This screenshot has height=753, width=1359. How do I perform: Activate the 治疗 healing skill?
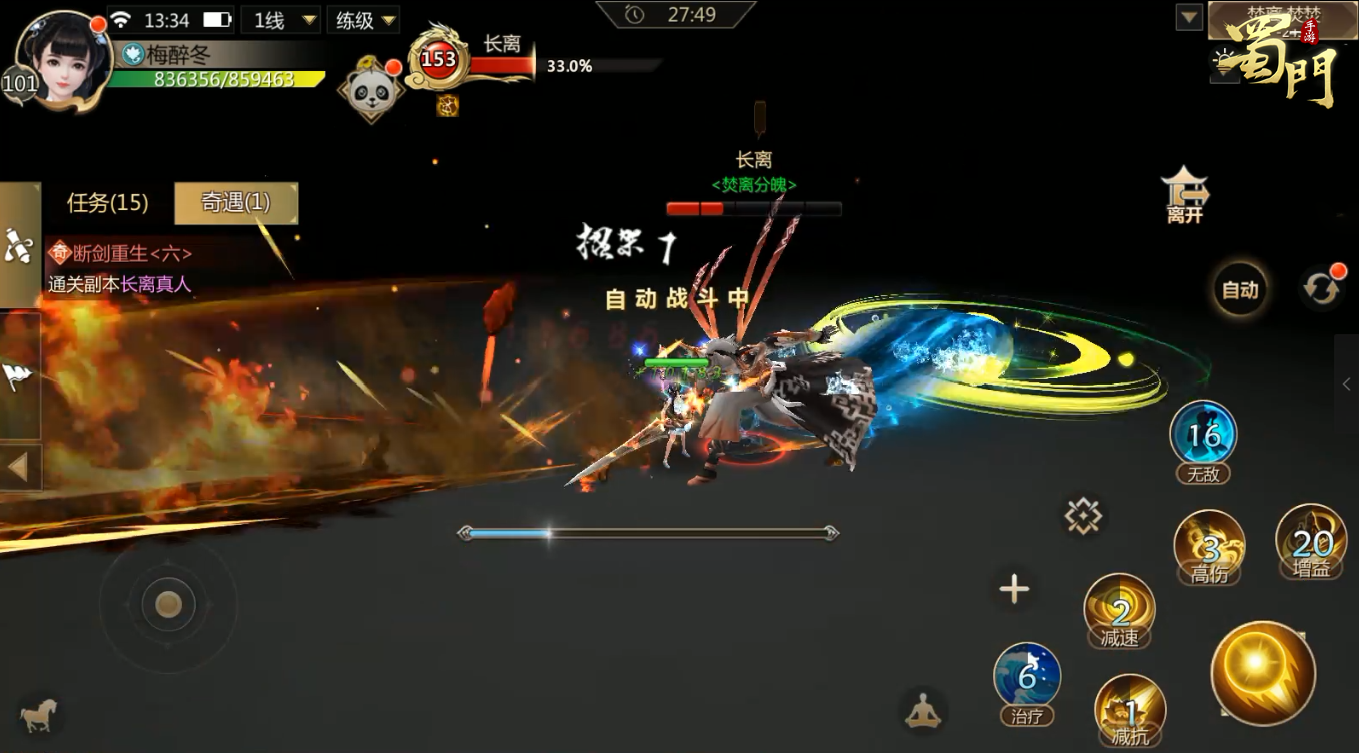coord(1027,678)
